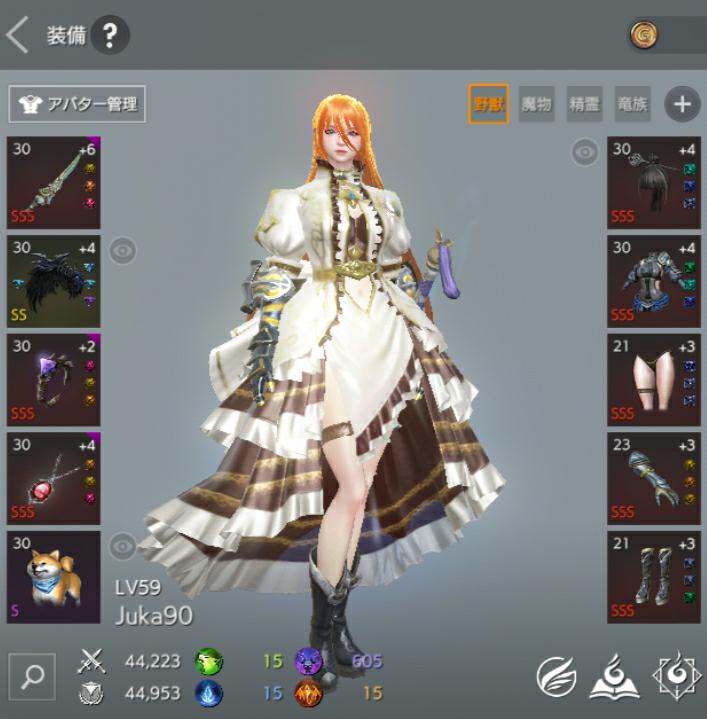Select the purple gem ring slot
707x719 pixels.
(x=54, y=379)
